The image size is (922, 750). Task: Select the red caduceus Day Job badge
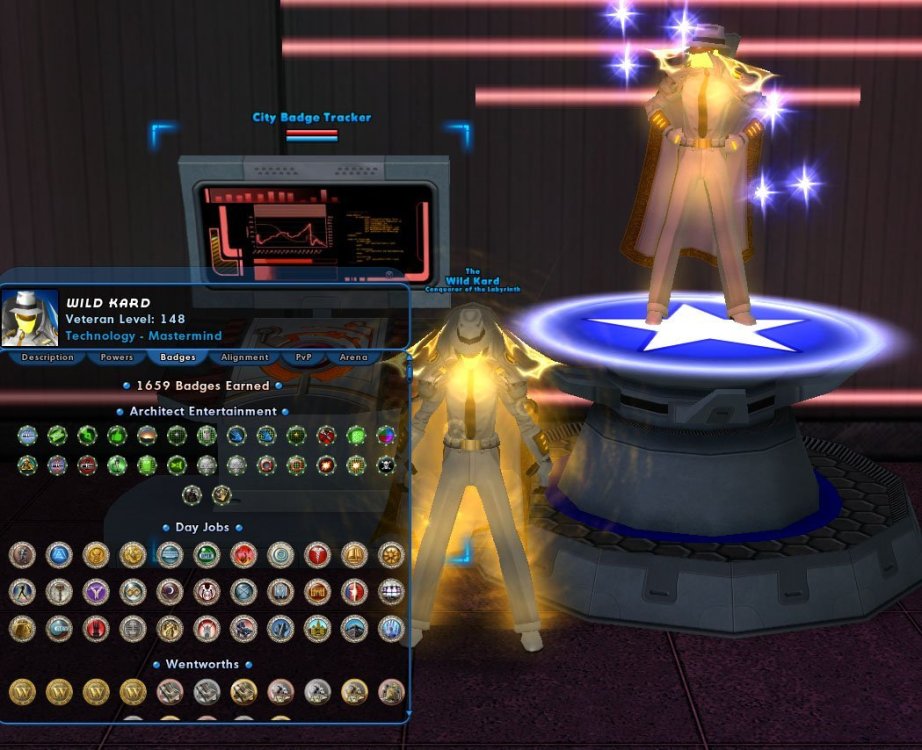(317, 555)
